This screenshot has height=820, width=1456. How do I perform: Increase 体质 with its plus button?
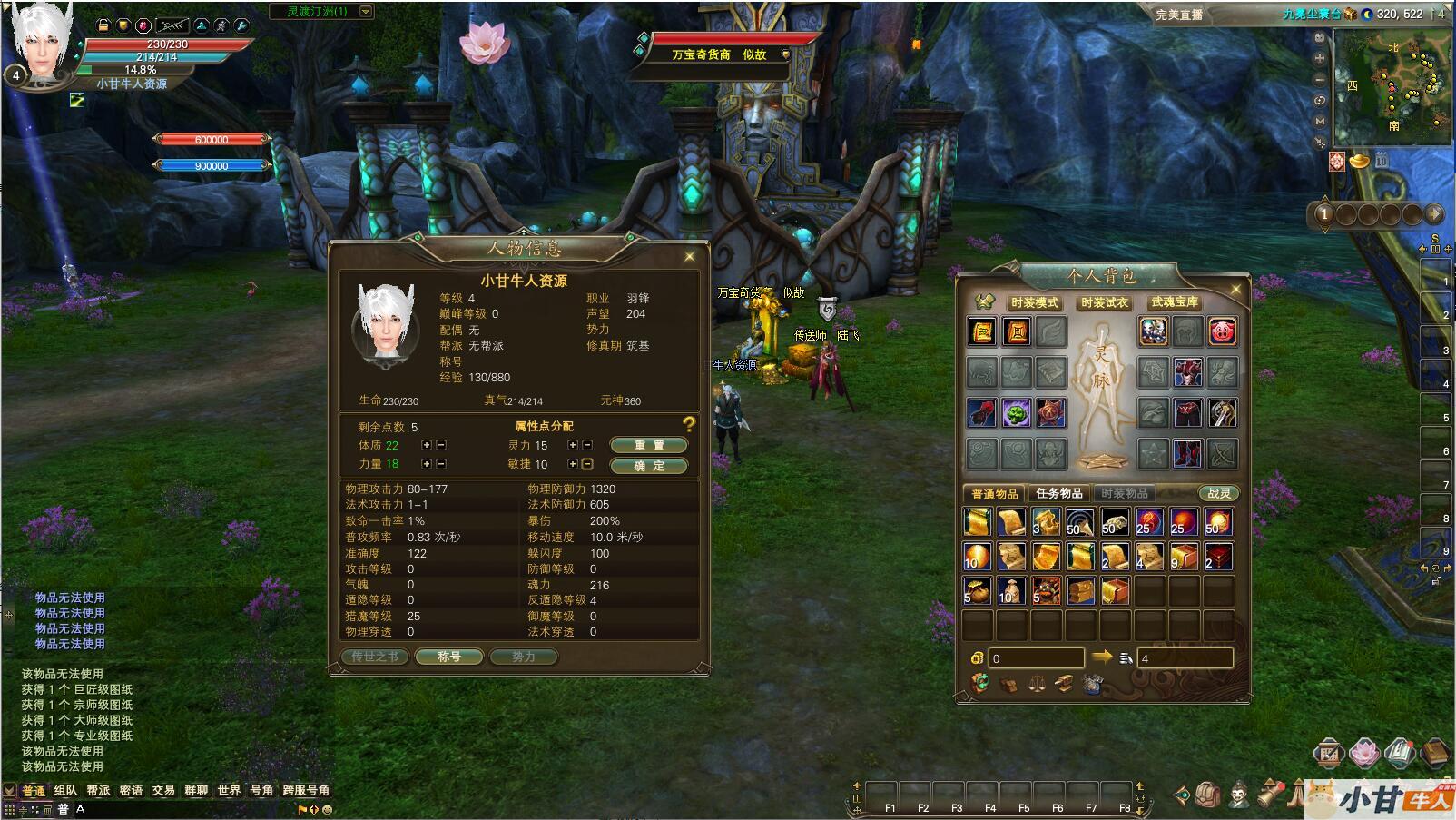[x=427, y=445]
